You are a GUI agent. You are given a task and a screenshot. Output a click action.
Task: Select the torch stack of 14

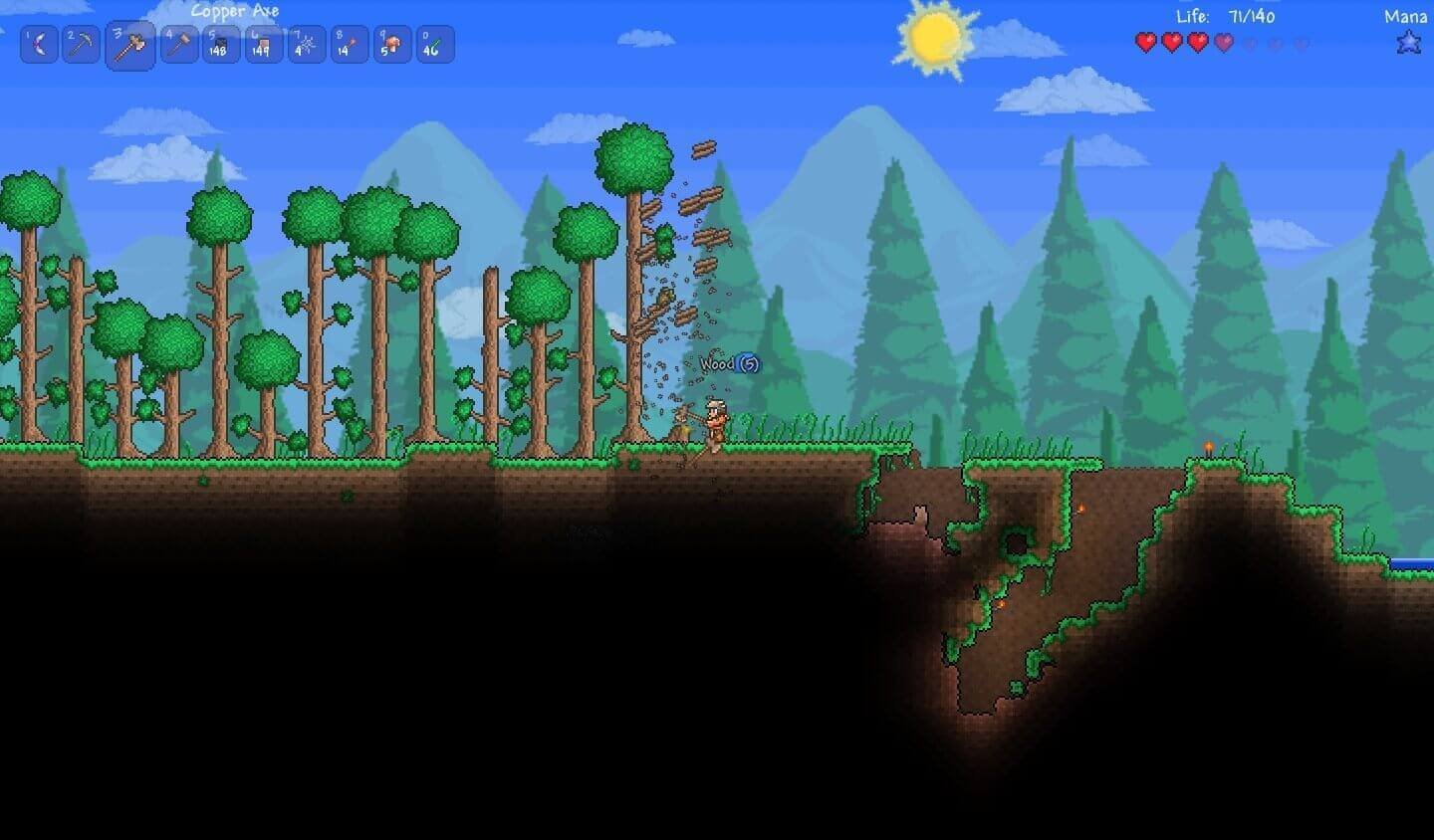[349, 45]
